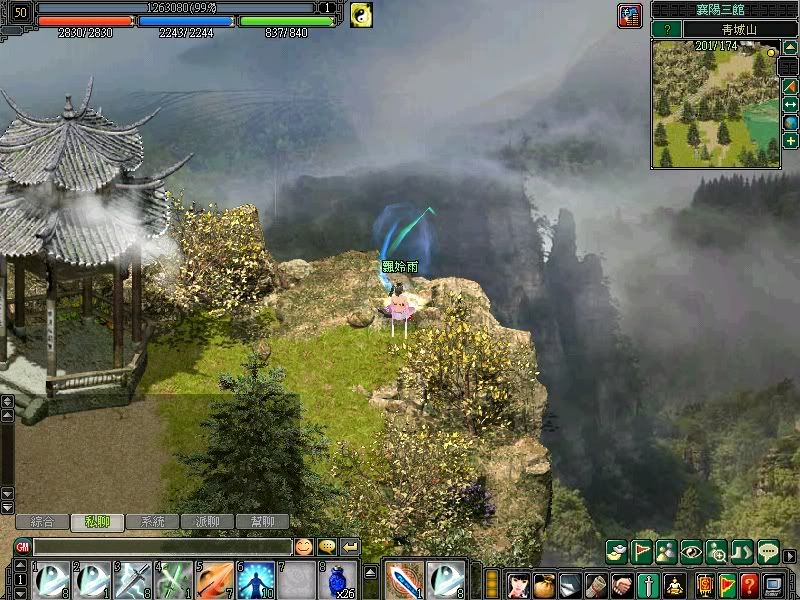Viewport: 800px width, 600px height.
Task: Click the red question mark help icon
Action: (749, 584)
